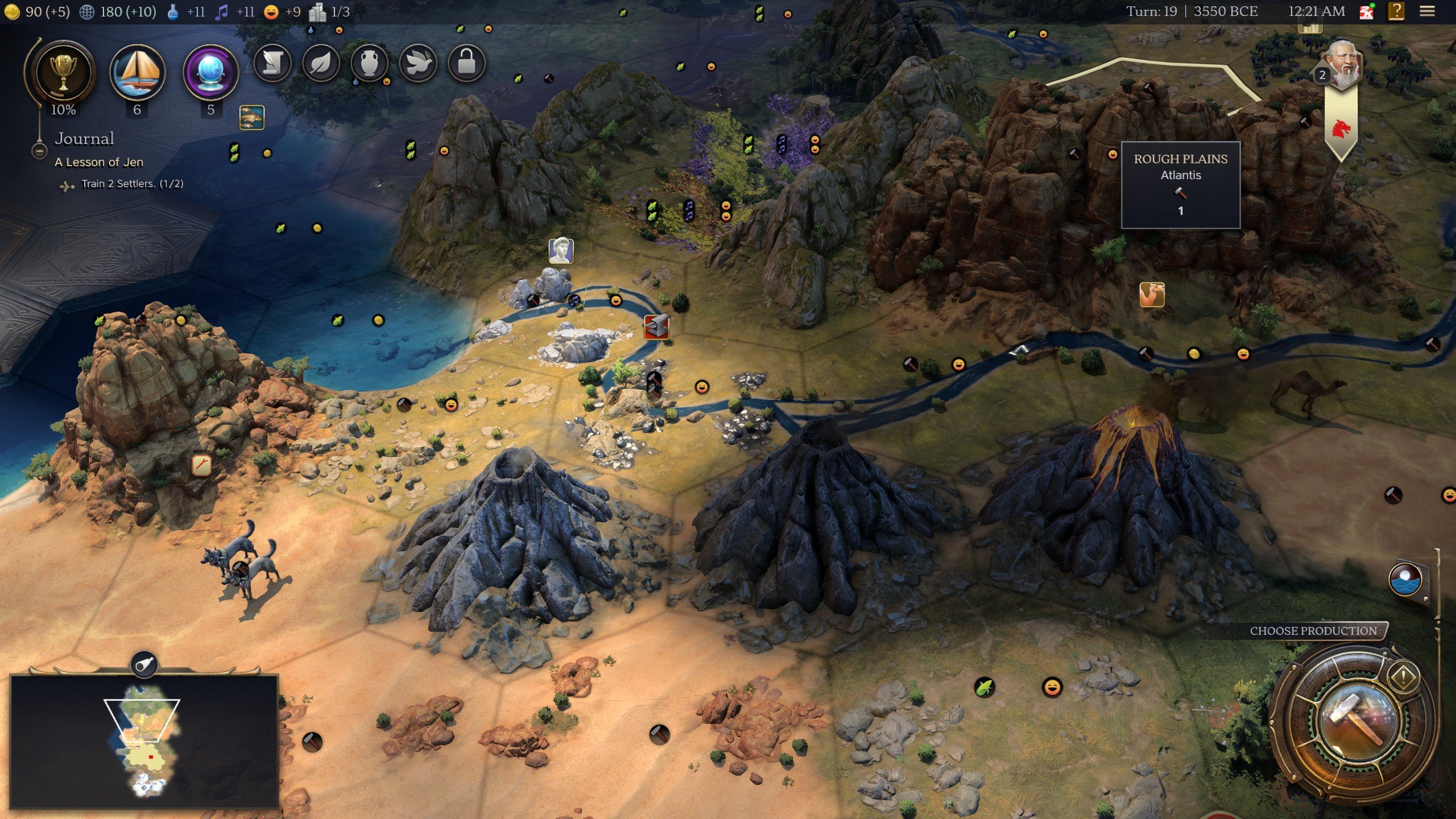Open the exclamation mark notification badge
The width and height of the screenshot is (1456, 819).
click(x=1403, y=677)
